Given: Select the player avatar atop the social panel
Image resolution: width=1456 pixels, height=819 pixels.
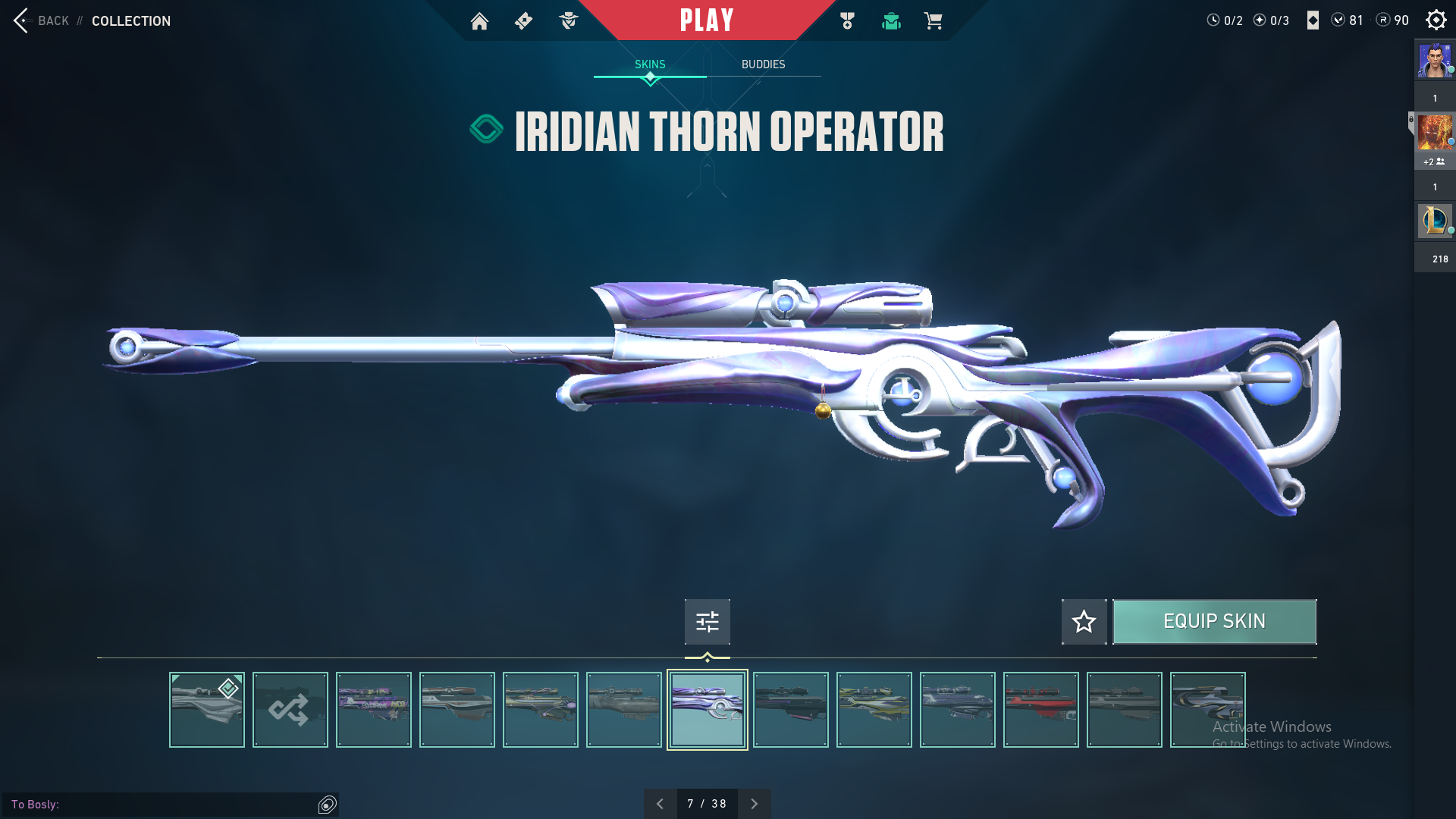Looking at the screenshot, I should pos(1434,61).
